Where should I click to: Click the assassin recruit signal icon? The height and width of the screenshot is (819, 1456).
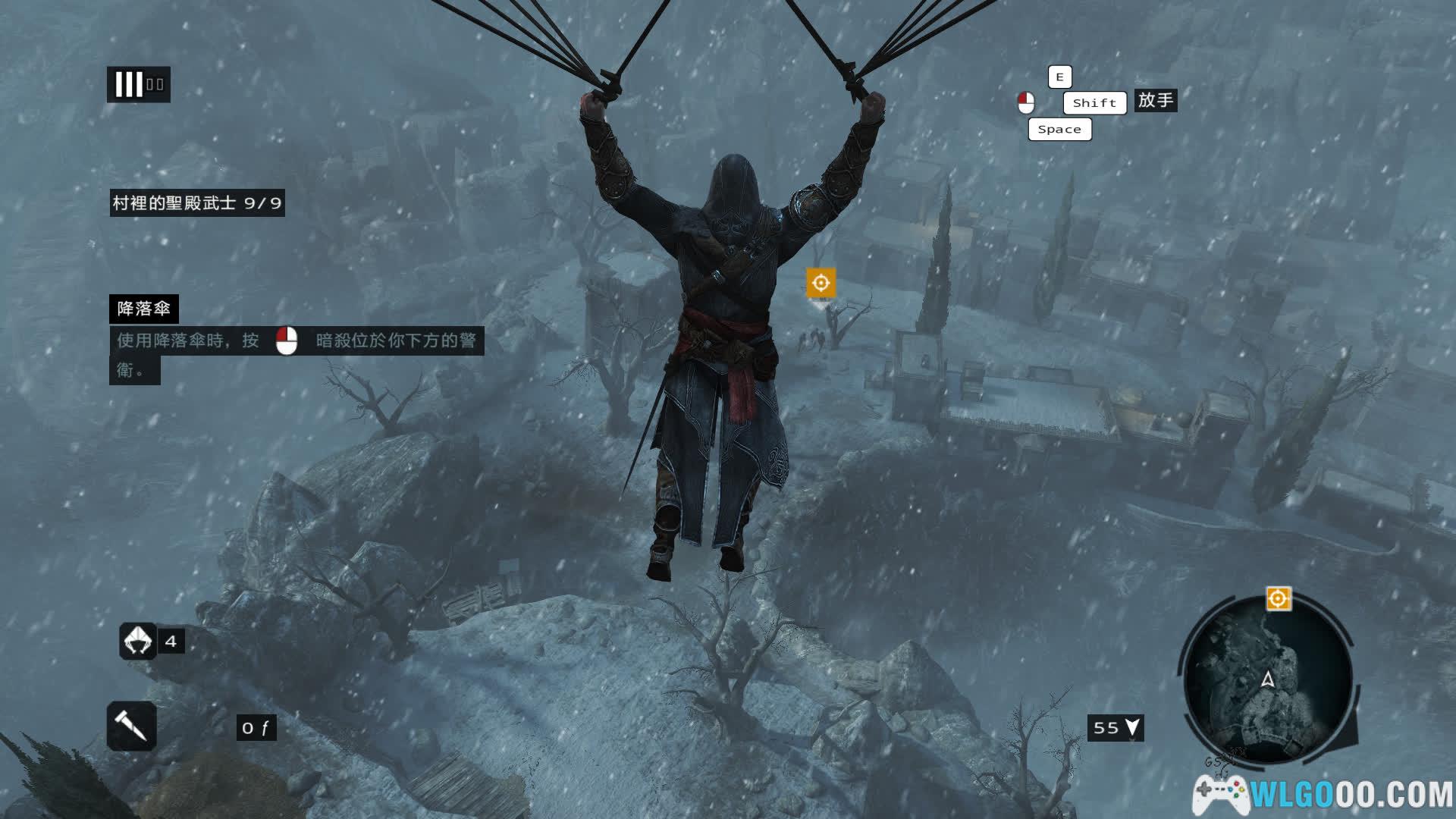point(138,641)
